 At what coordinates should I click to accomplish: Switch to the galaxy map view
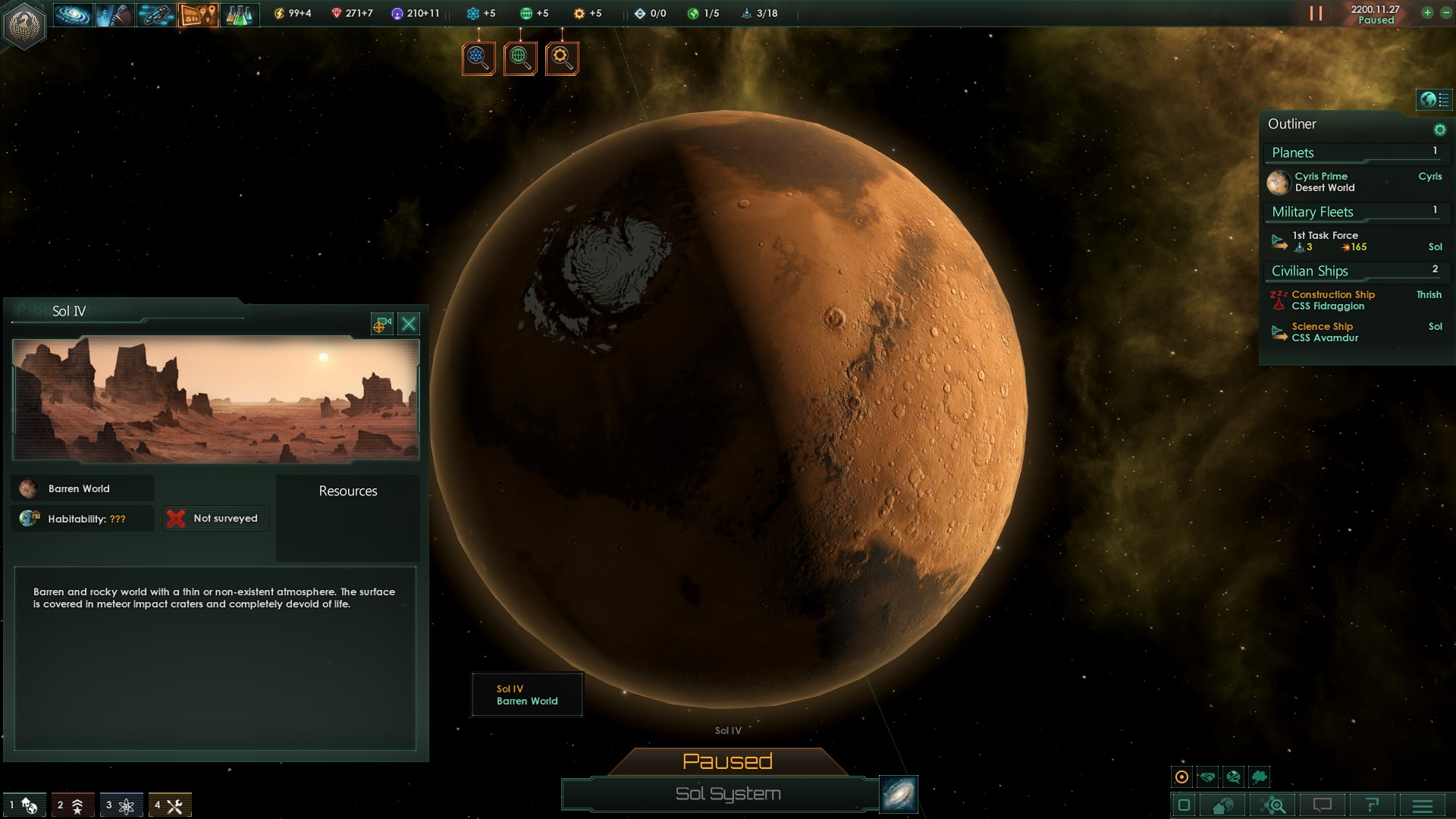(899, 794)
